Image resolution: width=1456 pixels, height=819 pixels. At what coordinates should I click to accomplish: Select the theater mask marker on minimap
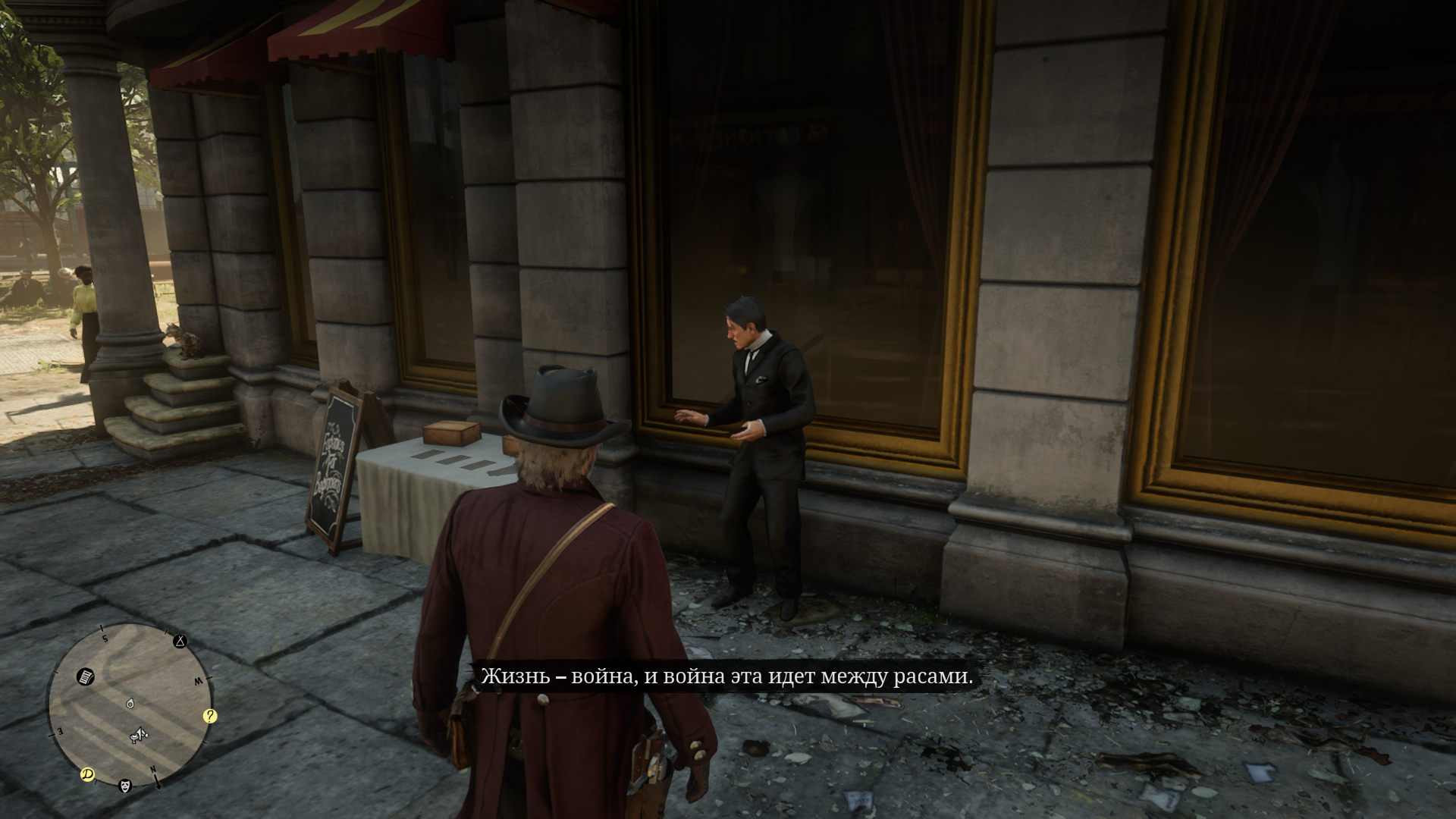coord(126,786)
